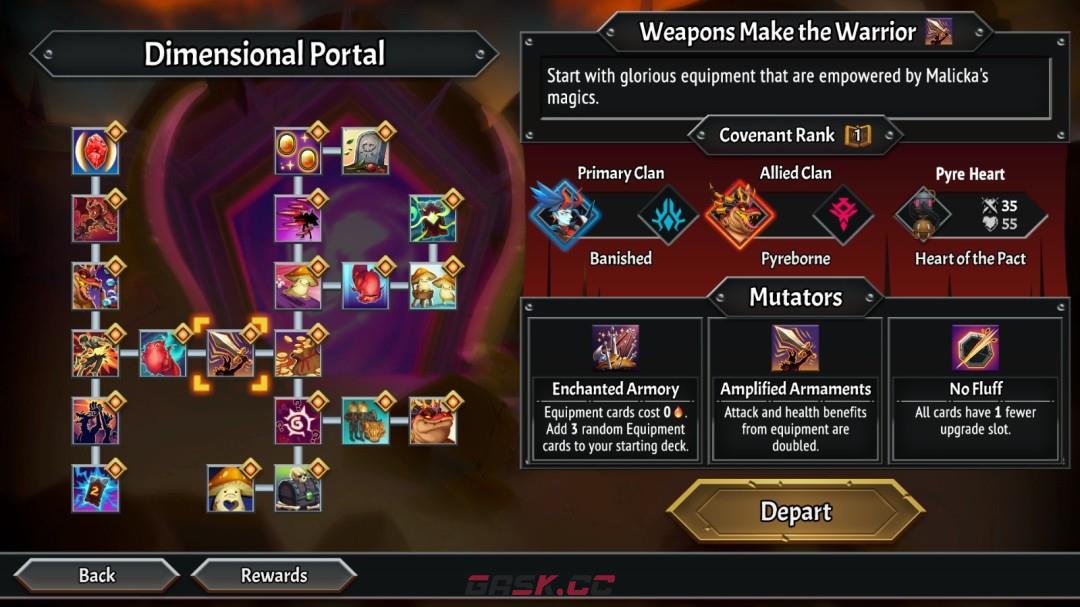Image resolution: width=1080 pixels, height=607 pixels.
Task: Select the spiky swirl emblem portal node
Action: pyautogui.click(x=297, y=420)
